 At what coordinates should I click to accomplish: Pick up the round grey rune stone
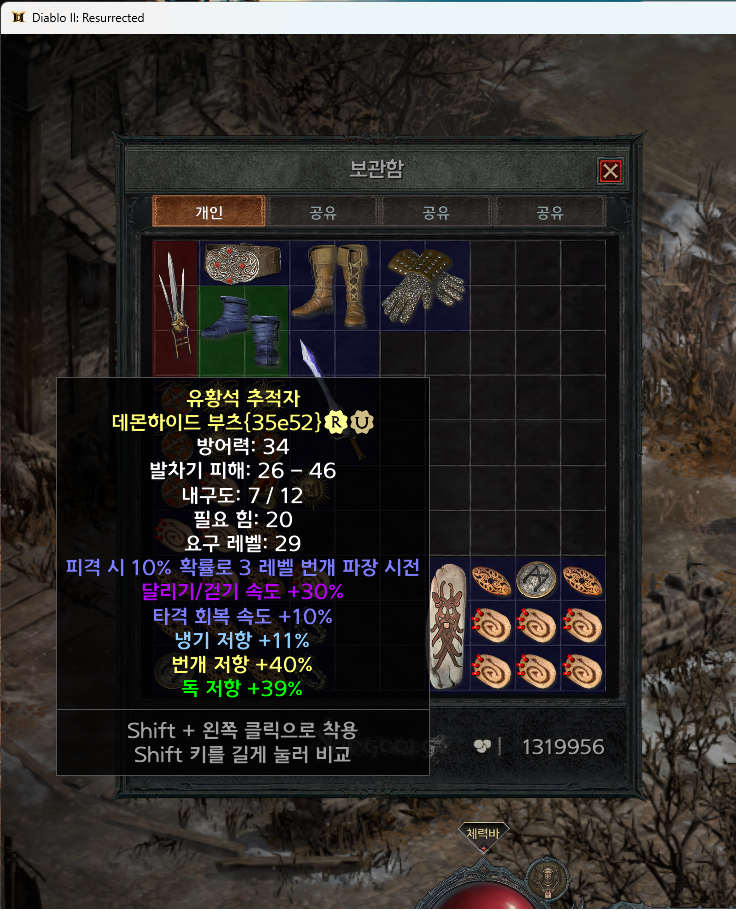(538, 580)
